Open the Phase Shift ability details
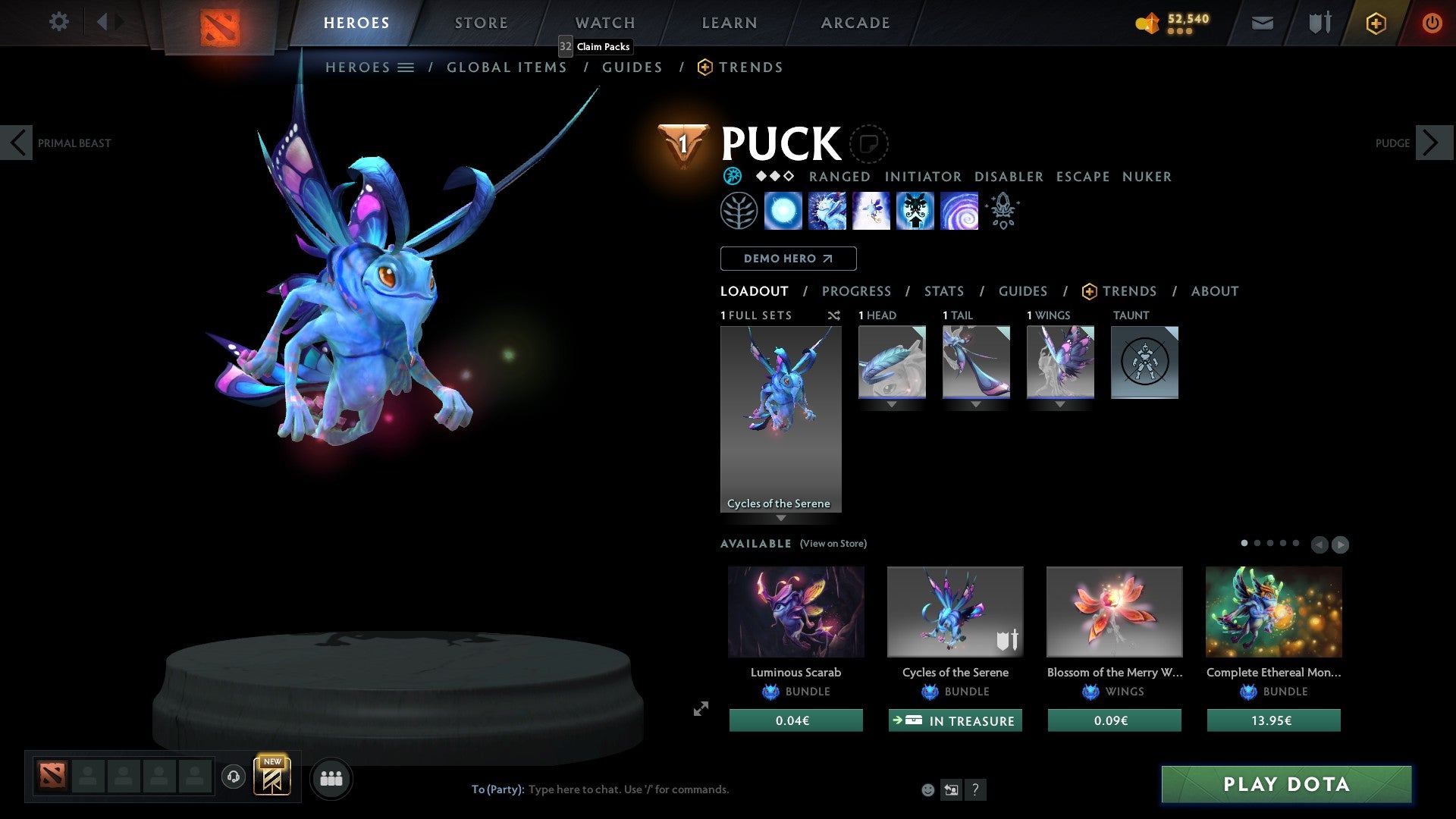Screen dimensions: 1456x819 click(871, 211)
